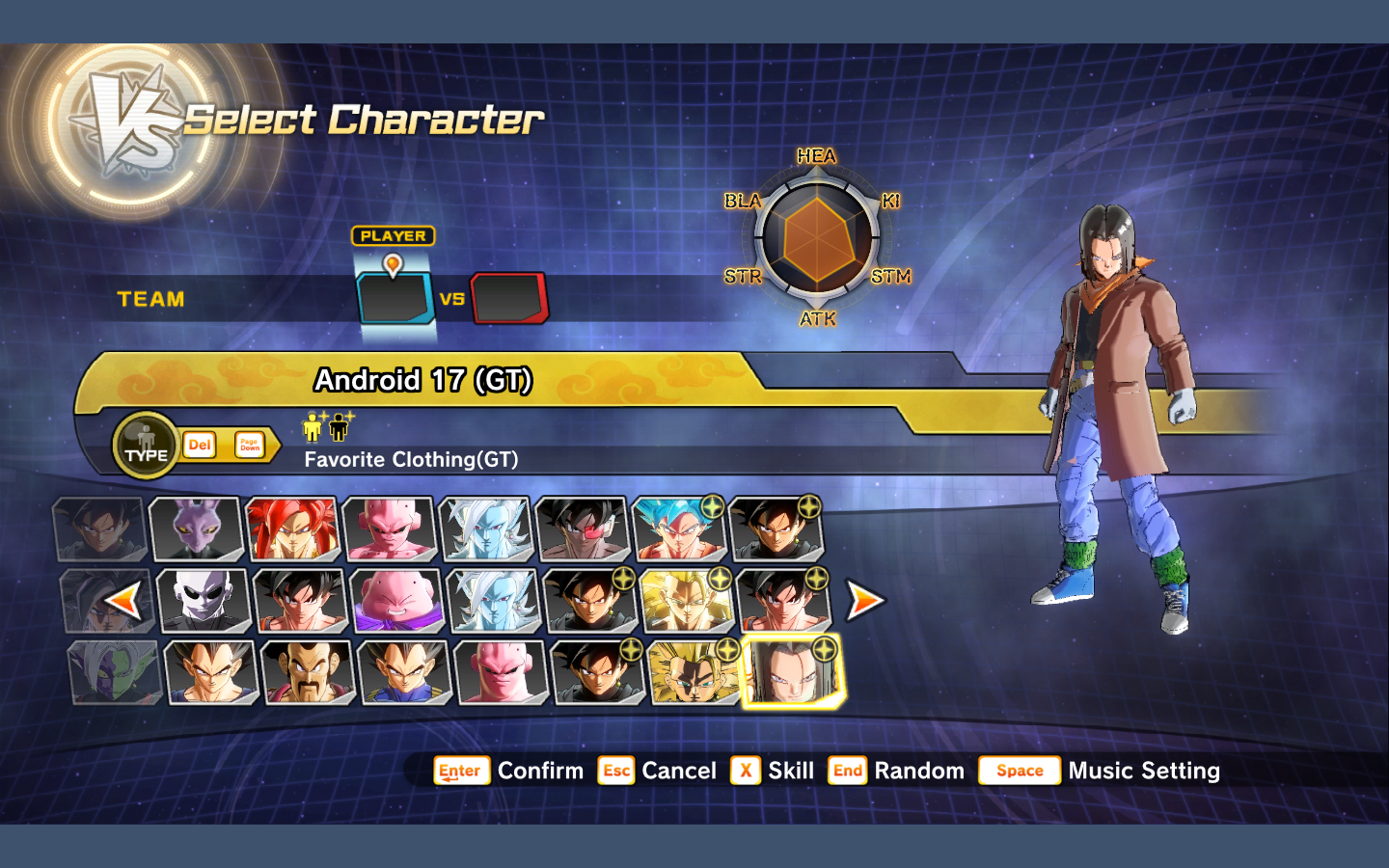
Task: Click the Enter key icon beside Confirm
Action: [461, 771]
